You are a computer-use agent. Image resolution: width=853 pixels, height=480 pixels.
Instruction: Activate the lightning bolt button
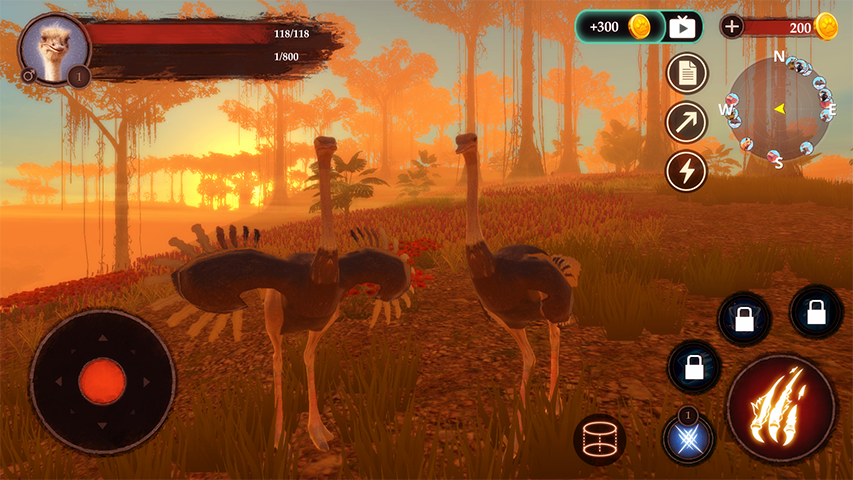(687, 170)
